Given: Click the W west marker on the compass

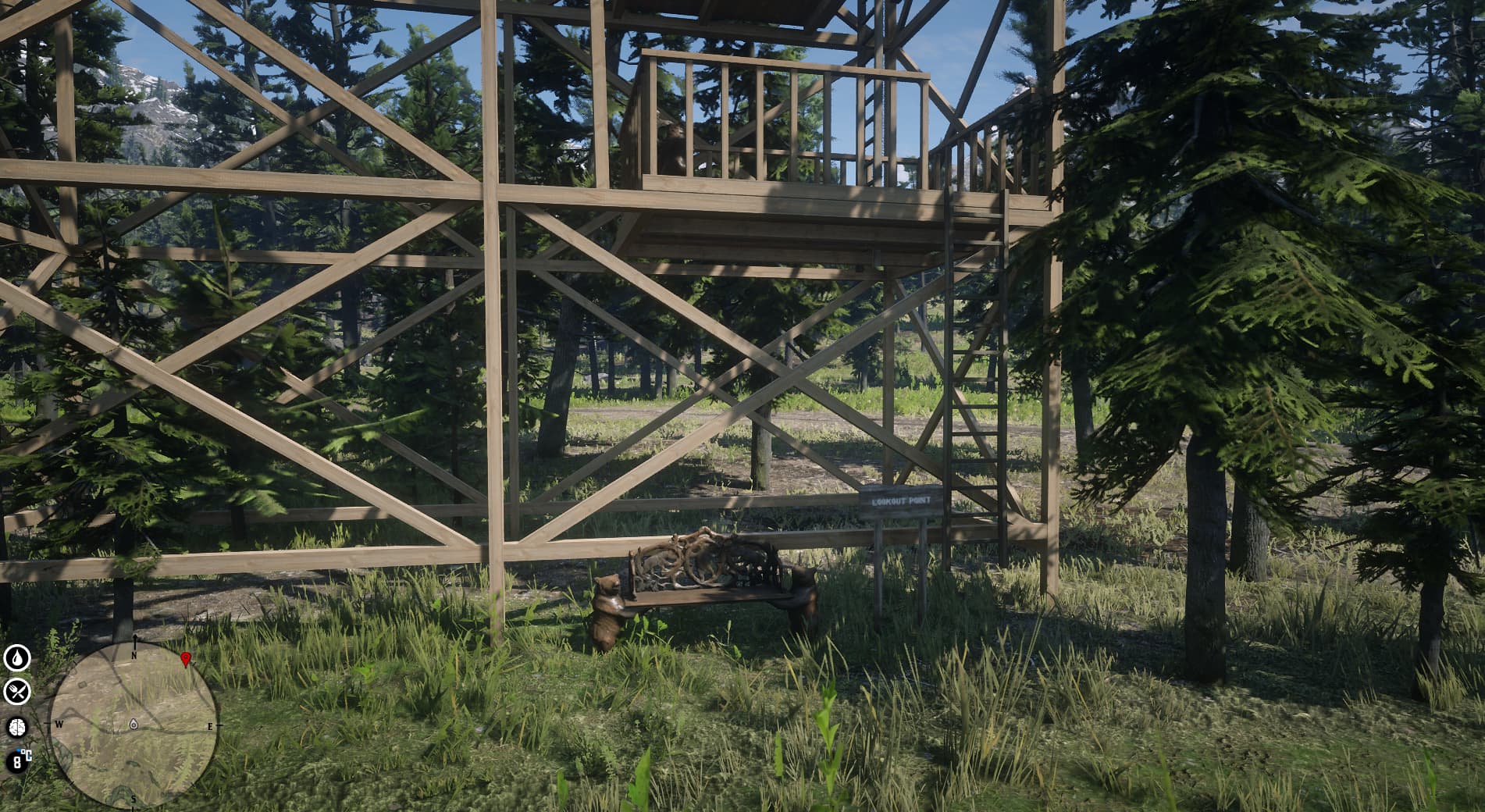Looking at the screenshot, I should click(59, 725).
